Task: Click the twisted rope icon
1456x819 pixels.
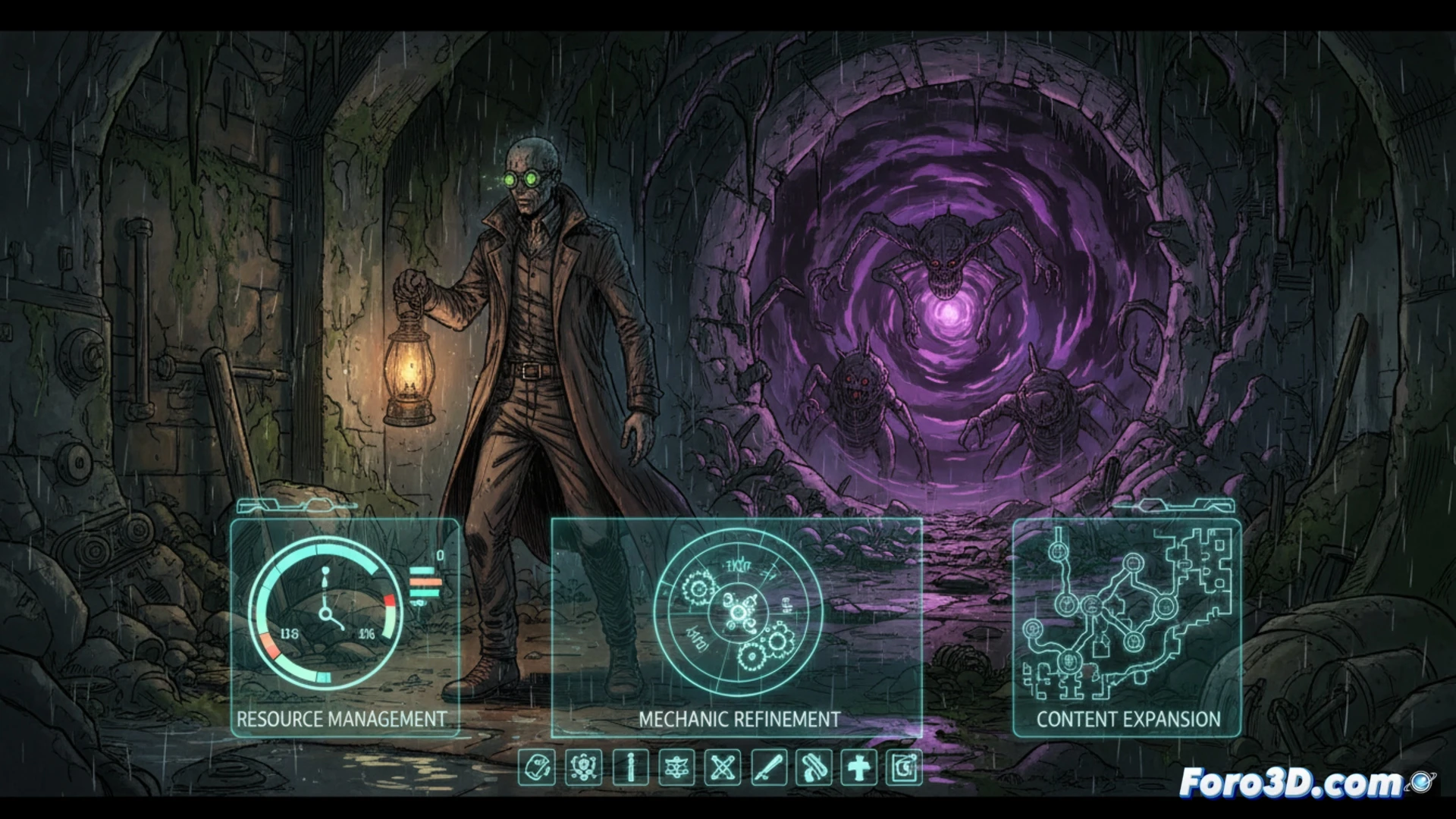Action: 812,768
